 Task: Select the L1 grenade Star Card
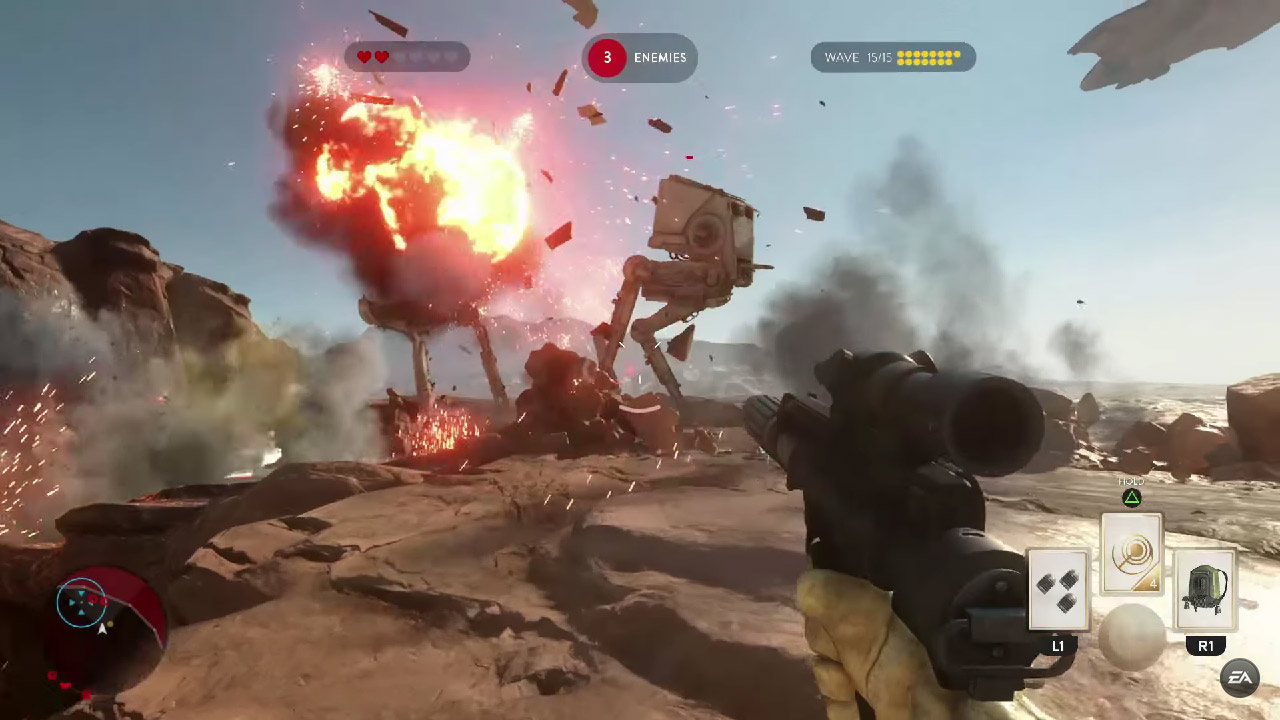pos(1058,590)
